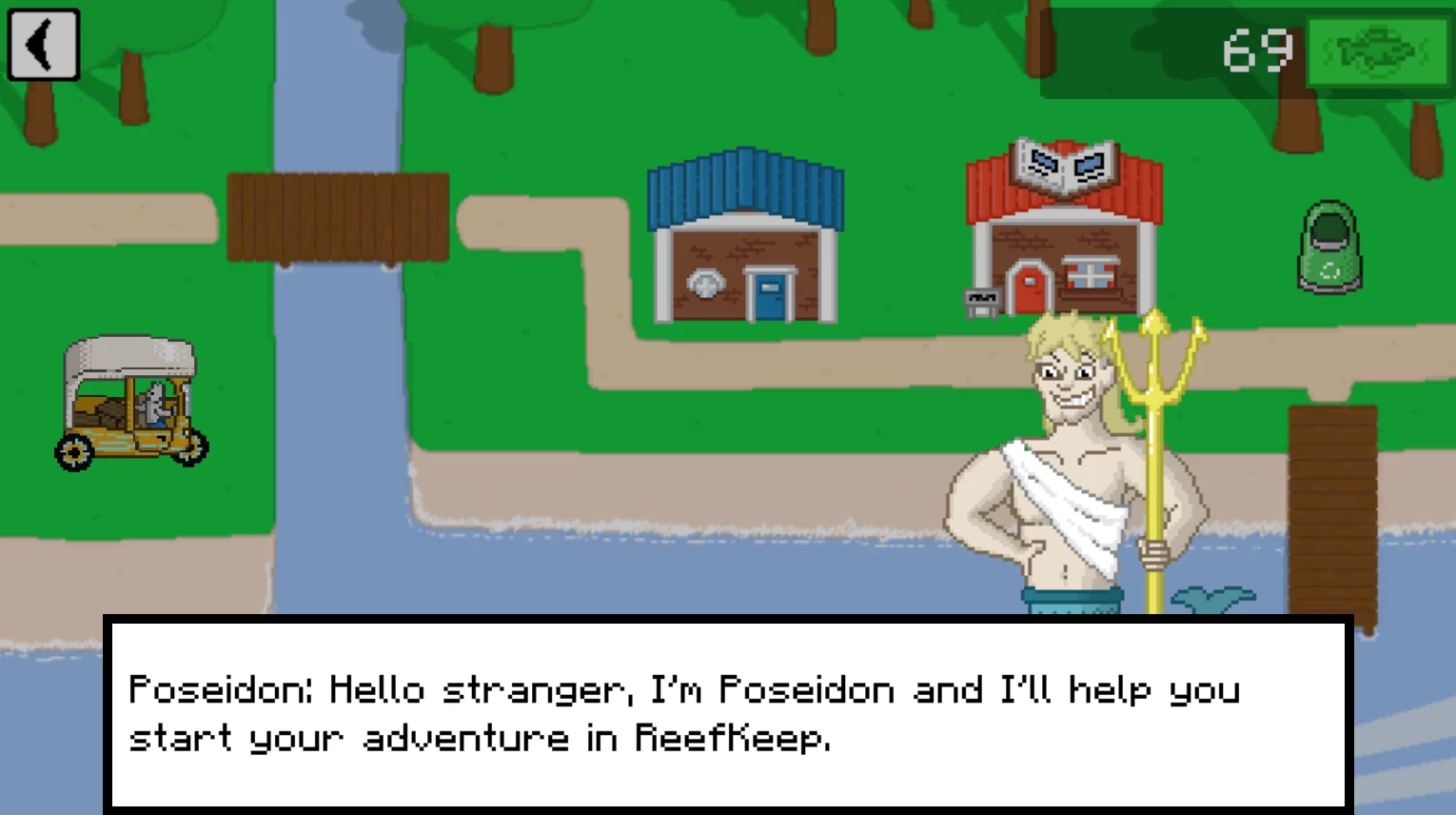Click the green recycling bin
Image resolution: width=1456 pixels, height=815 pixels.
tap(1329, 246)
